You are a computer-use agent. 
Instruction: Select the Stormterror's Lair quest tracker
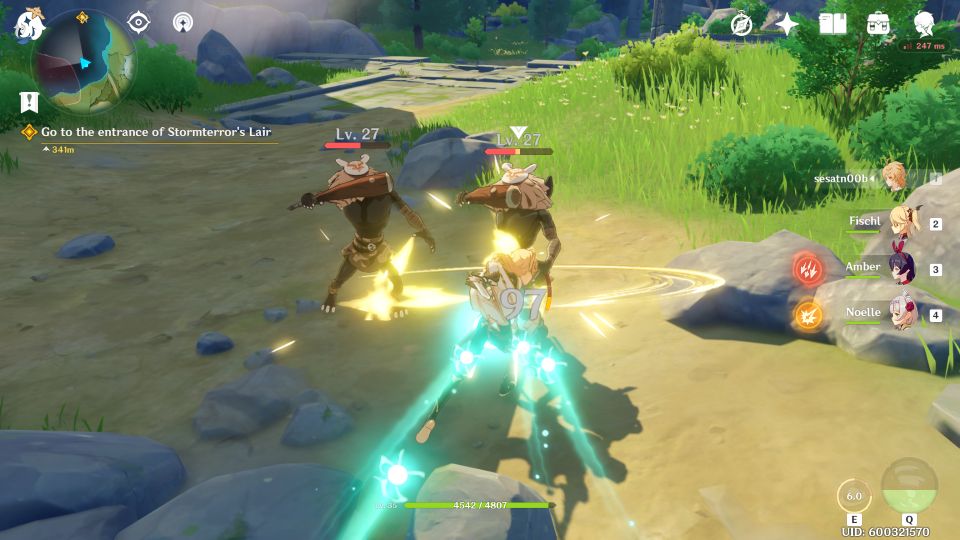(155, 132)
